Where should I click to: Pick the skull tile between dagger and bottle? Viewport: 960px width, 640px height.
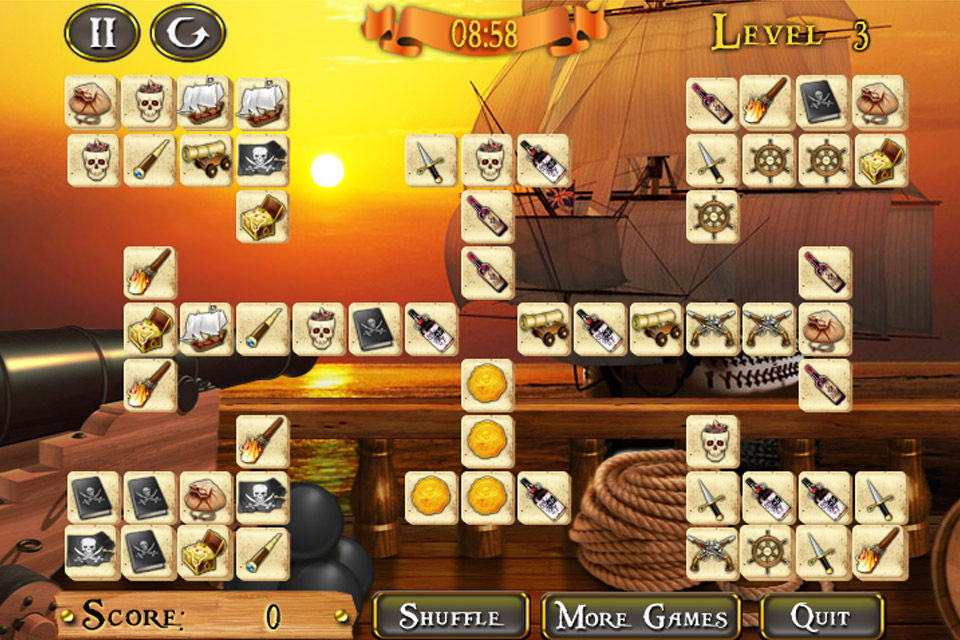click(488, 160)
